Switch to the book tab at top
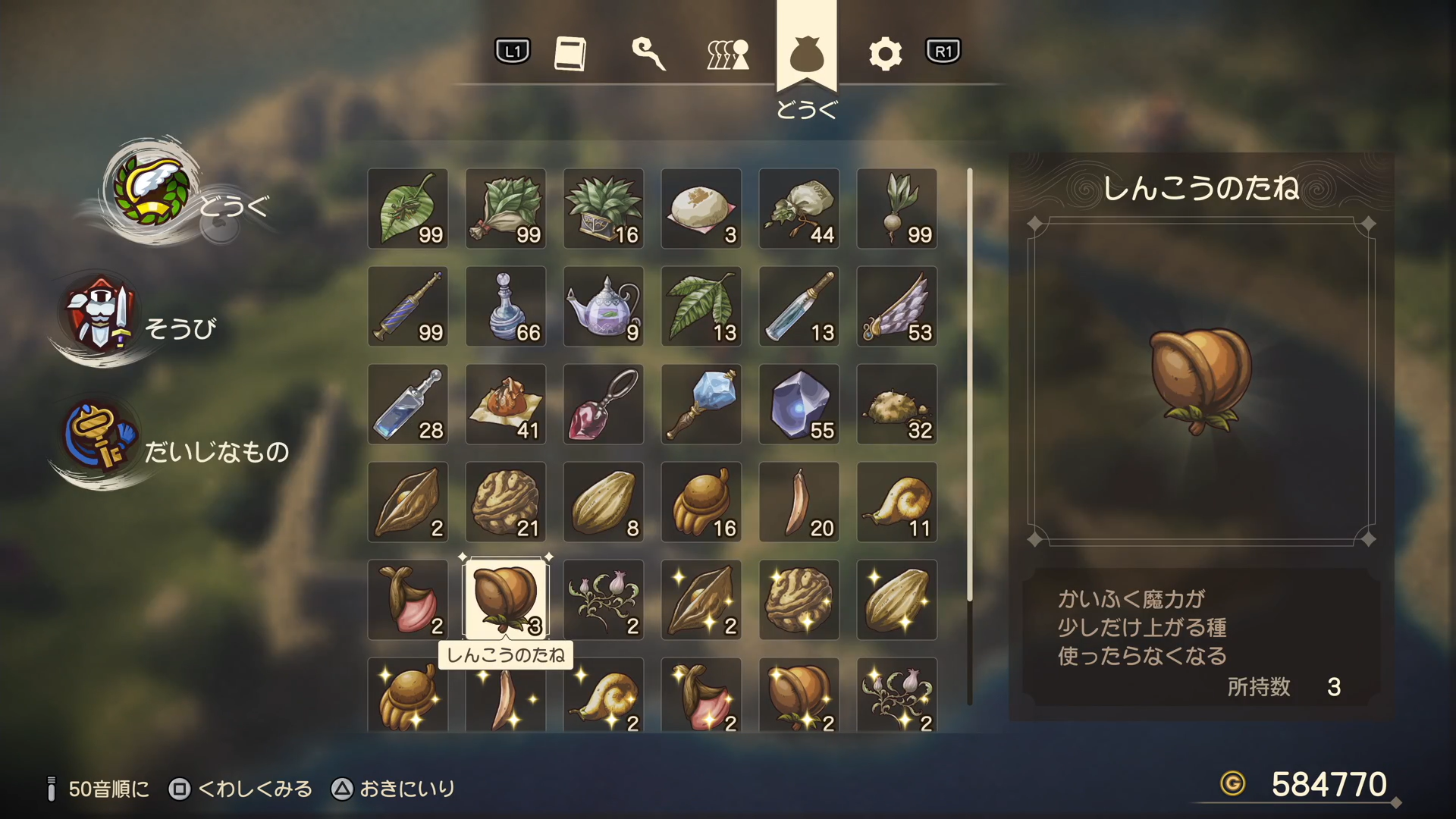This screenshot has width=1456, height=819. (570, 53)
